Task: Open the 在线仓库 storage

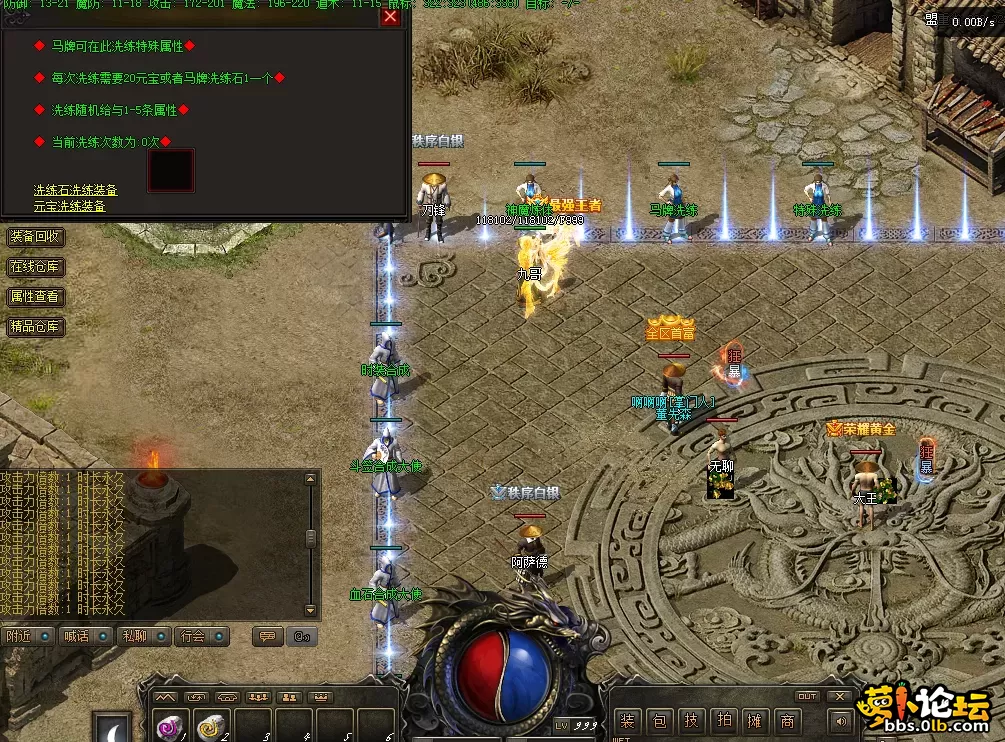Action: tap(35, 267)
